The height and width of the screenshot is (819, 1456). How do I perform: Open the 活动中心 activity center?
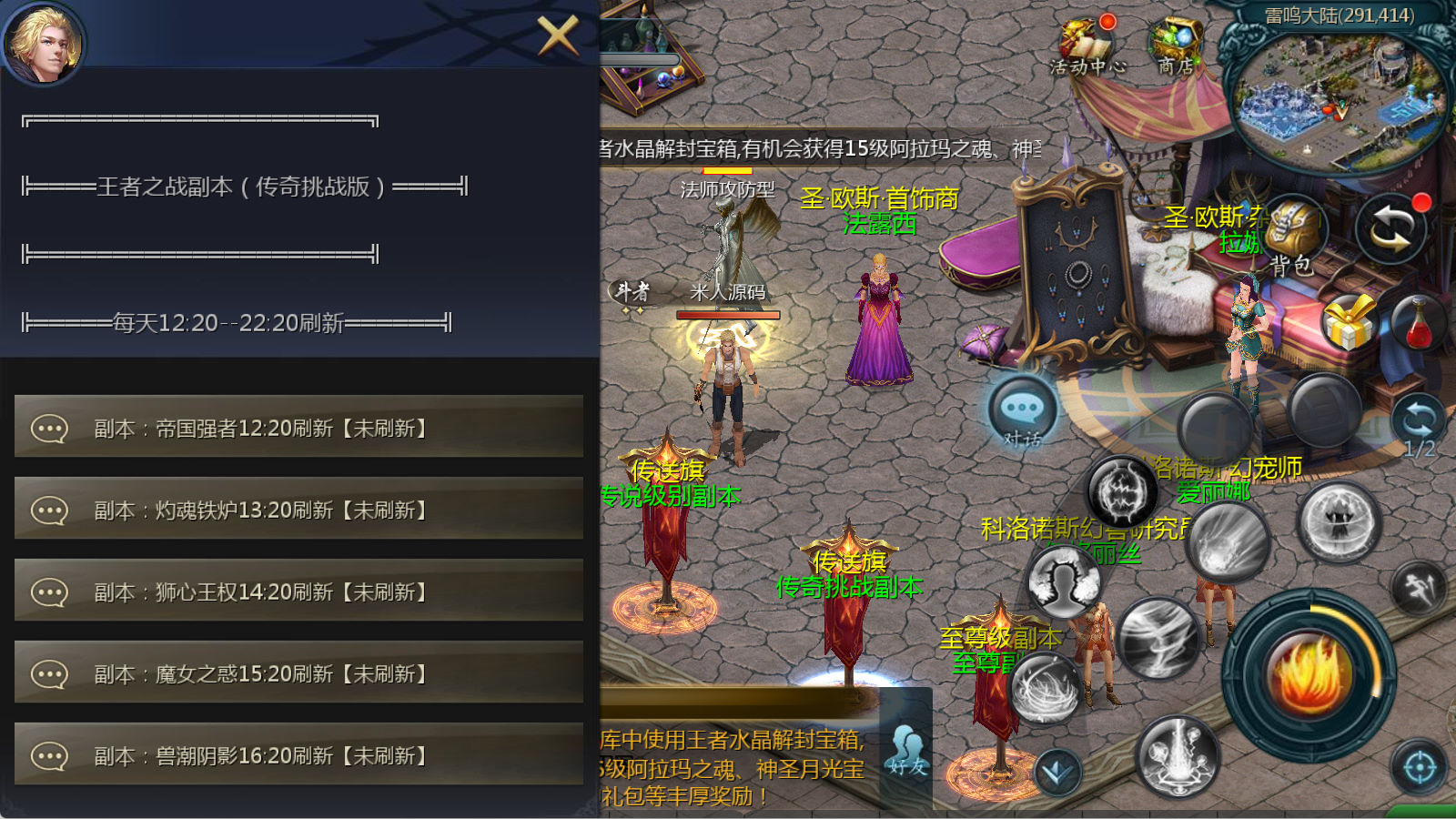click(1087, 45)
